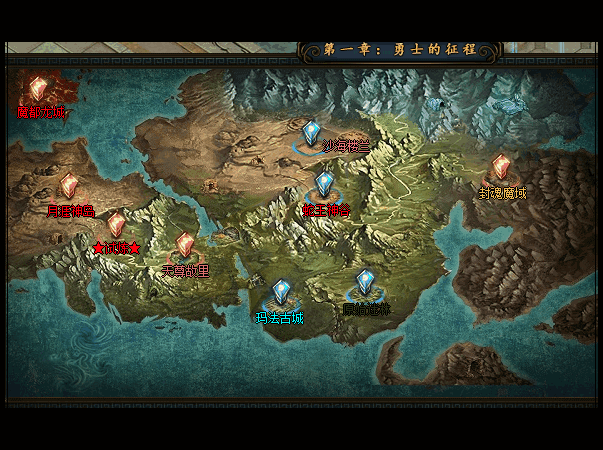Choose the 天尊故里 map location
Screen dimensions: 603x450
pyautogui.click(x=185, y=246)
